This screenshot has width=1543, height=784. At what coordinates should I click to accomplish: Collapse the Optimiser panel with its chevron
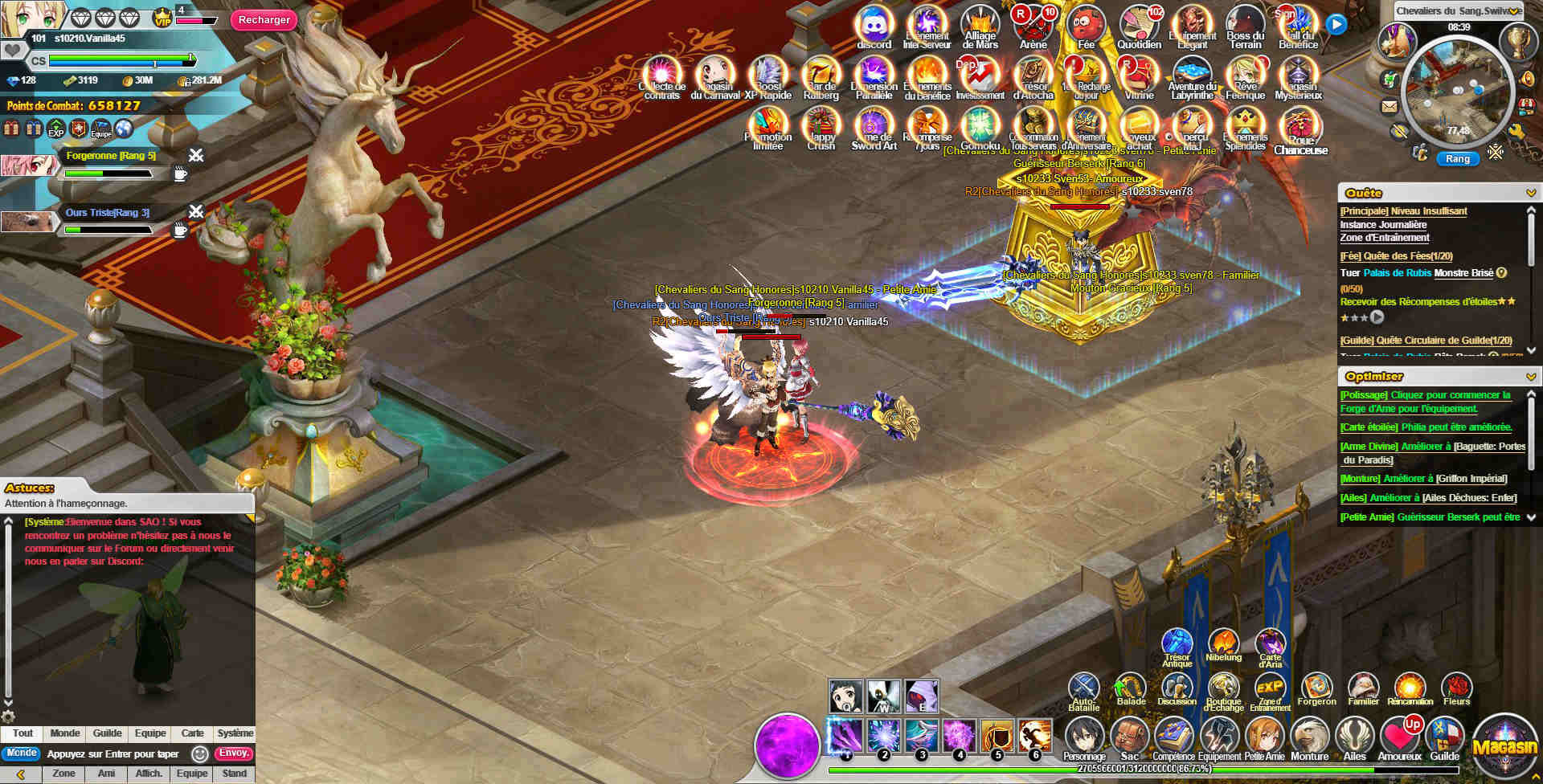(1532, 376)
